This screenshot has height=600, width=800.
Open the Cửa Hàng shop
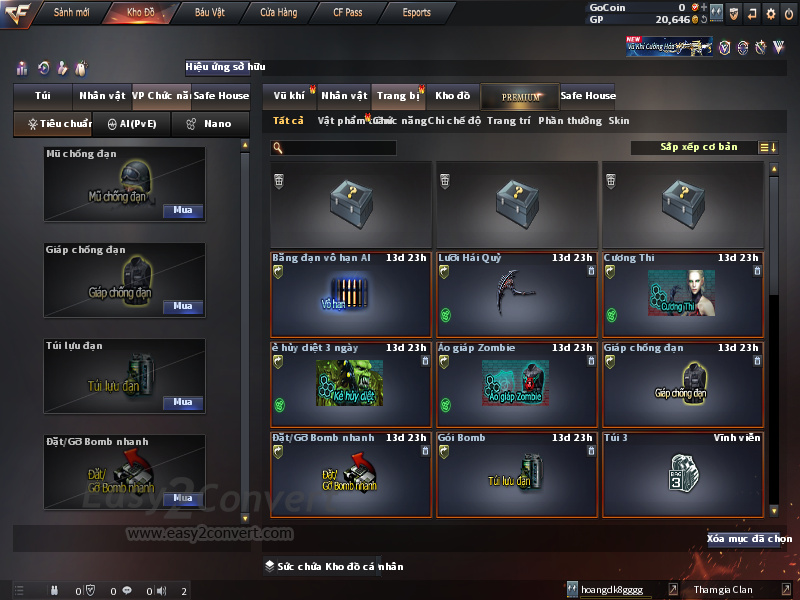(x=278, y=12)
